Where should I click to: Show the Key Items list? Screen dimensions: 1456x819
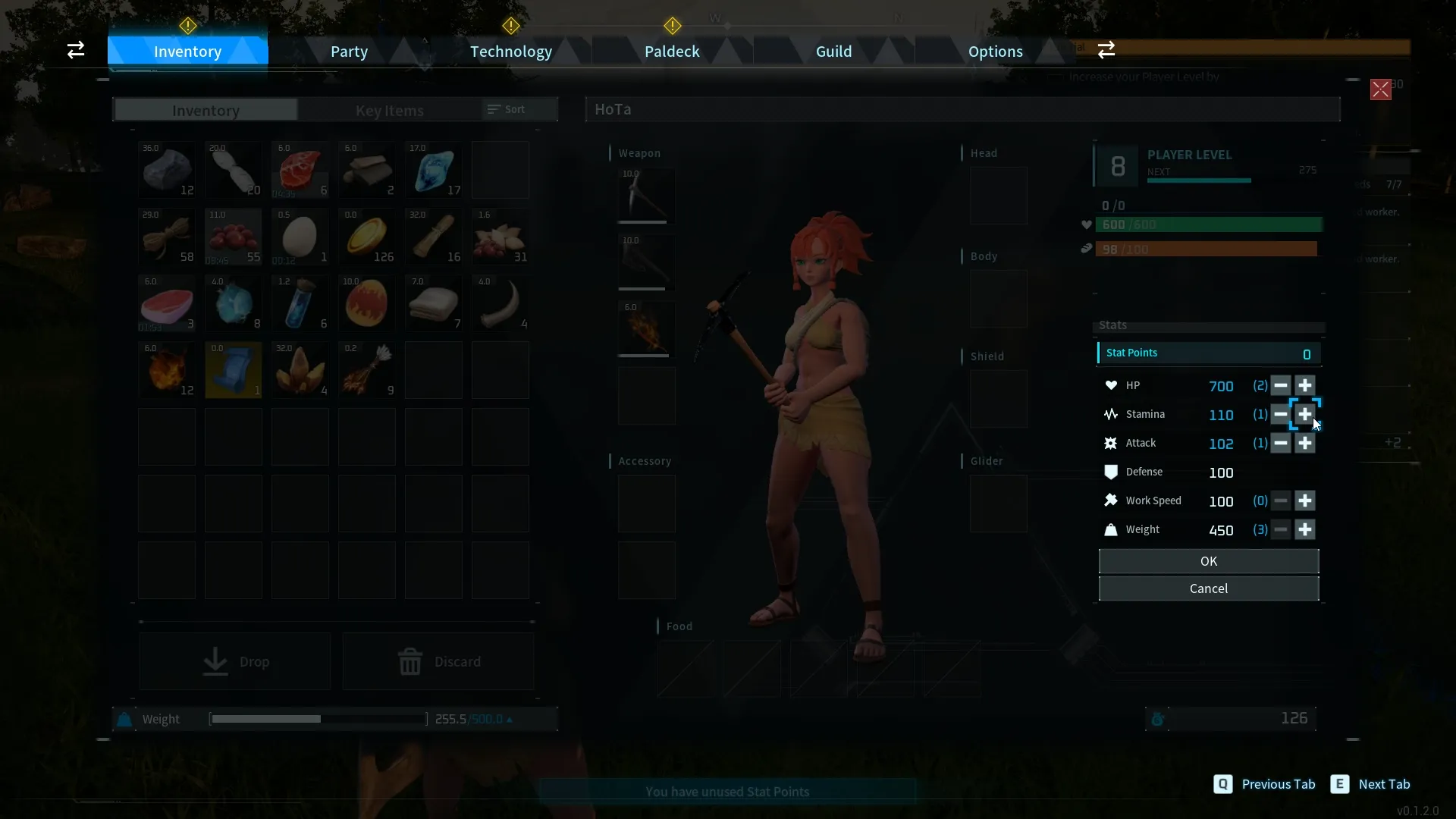click(x=389, y=111)
